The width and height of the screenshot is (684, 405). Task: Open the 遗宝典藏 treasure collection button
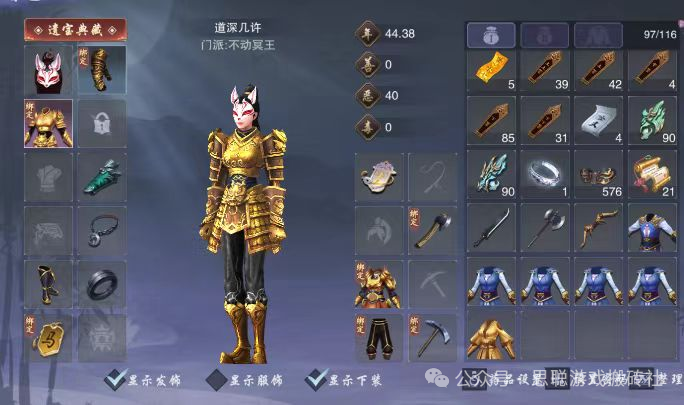(75, 29)
